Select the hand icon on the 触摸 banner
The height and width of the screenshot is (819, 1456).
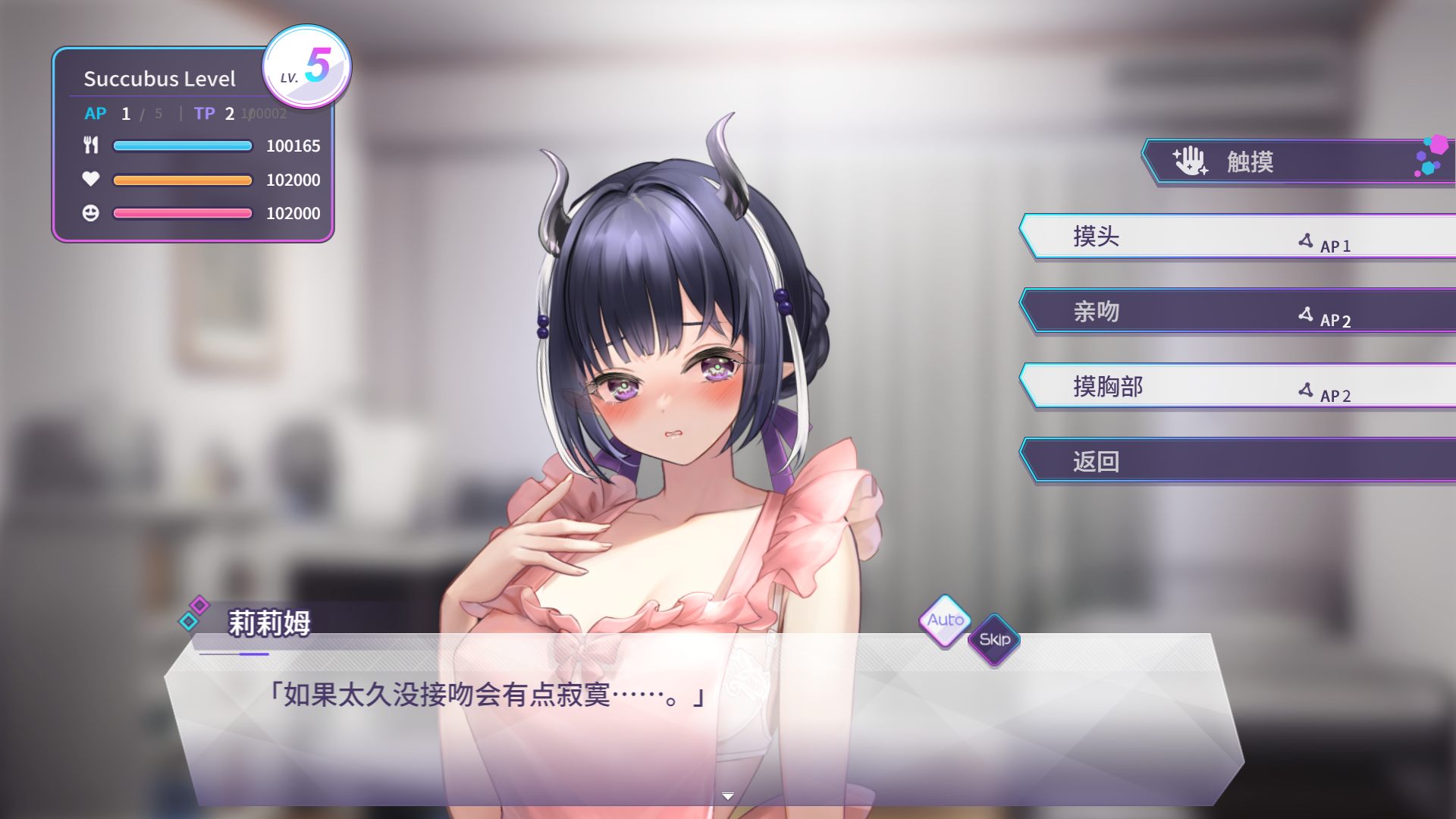point(1191,159)
